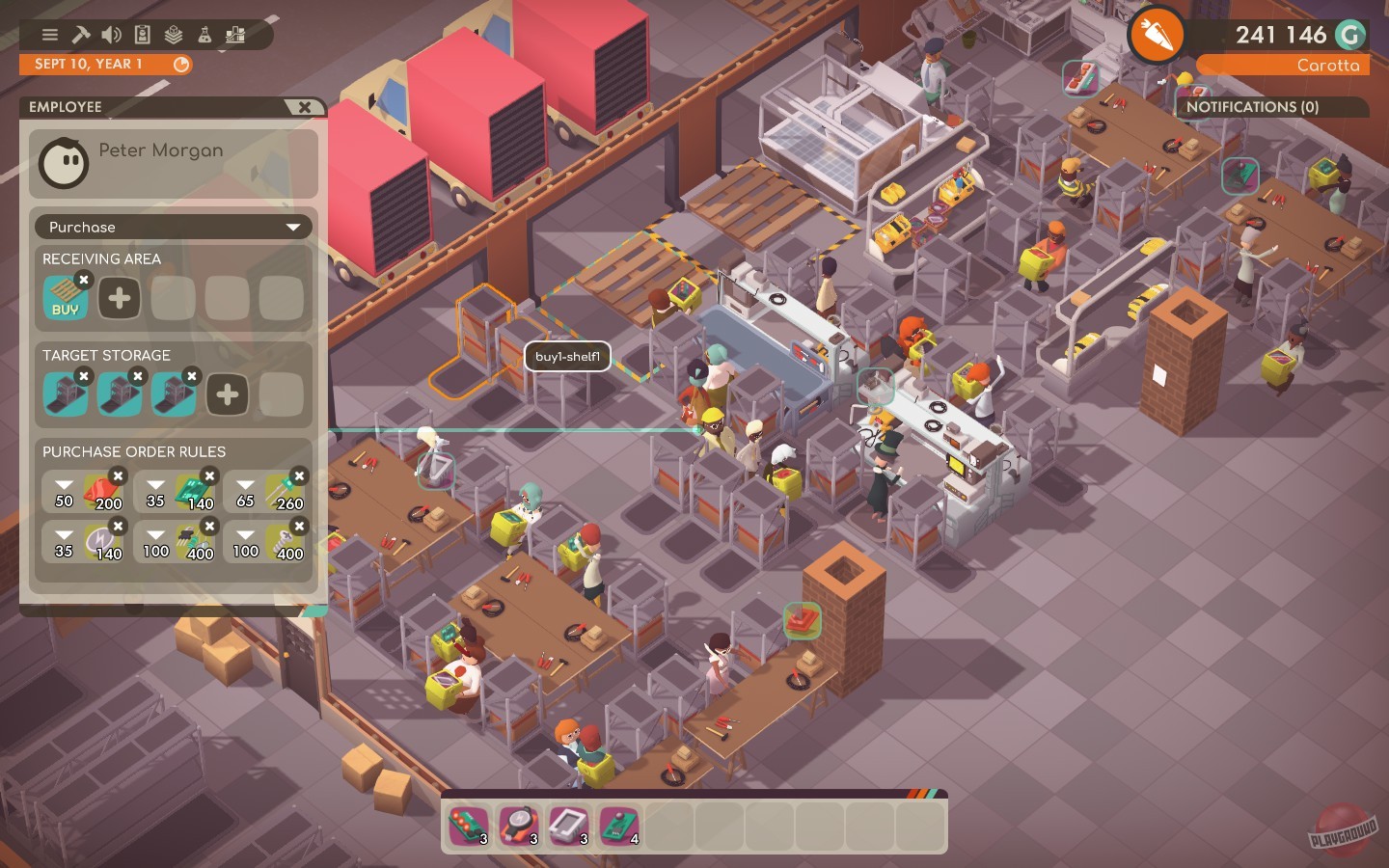This screenshot has height=868, width=1389.
Task: Mute the game sound via speaker icon
Action: click(x=112, y=35)
